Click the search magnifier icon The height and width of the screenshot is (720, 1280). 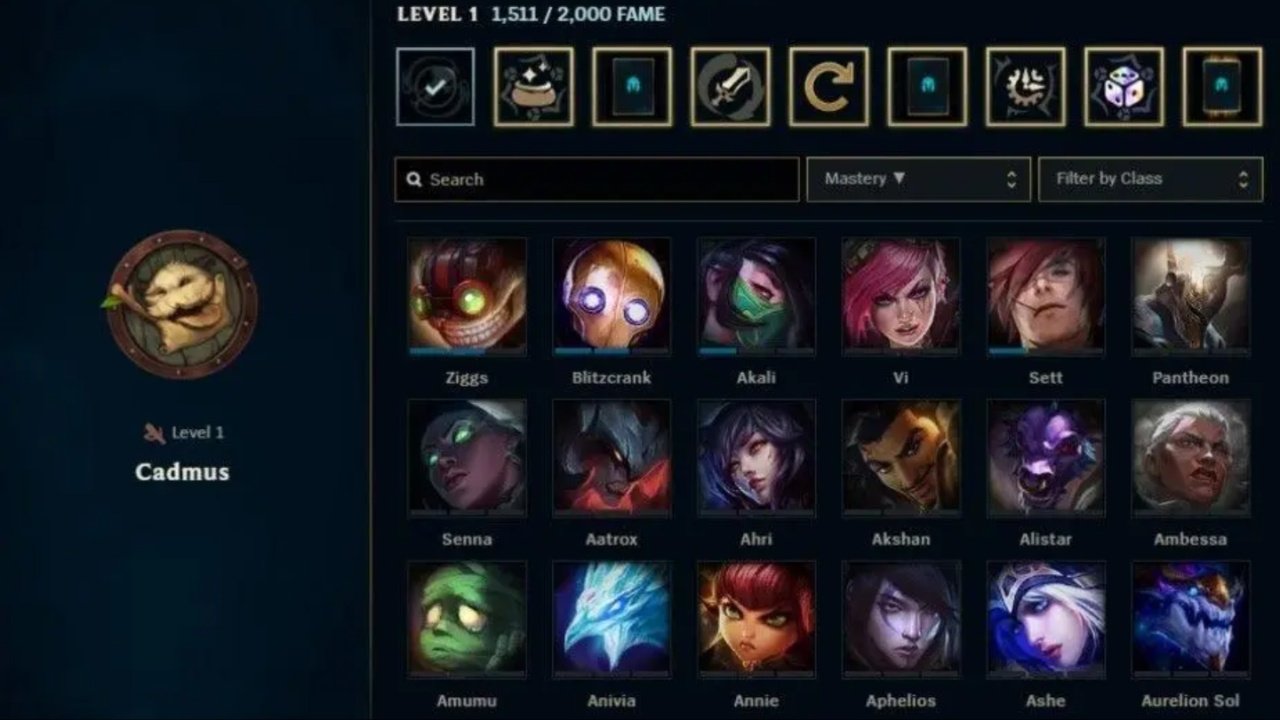(x=415, y=179)
